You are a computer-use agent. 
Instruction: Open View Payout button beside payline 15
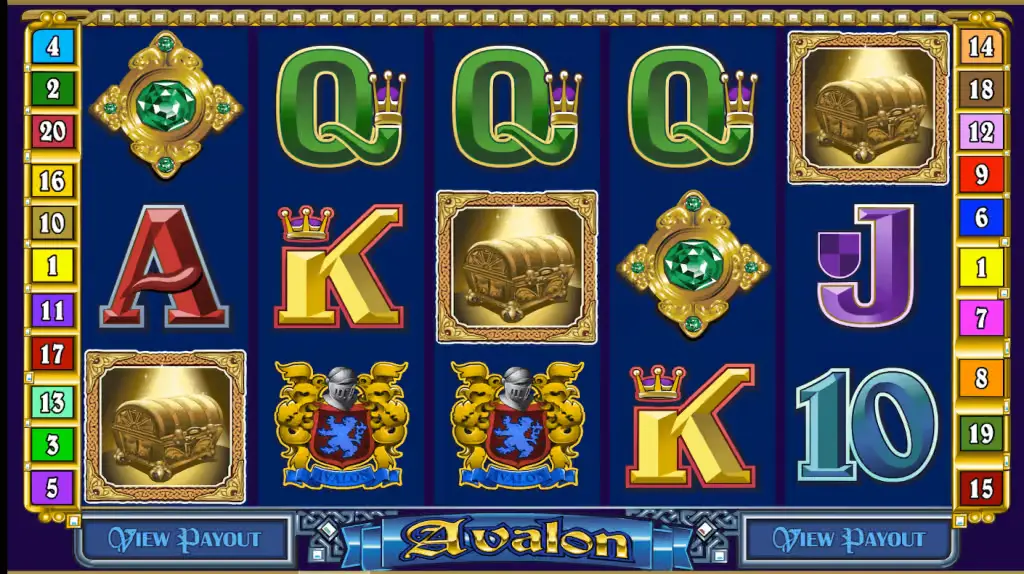coord(848,540)
